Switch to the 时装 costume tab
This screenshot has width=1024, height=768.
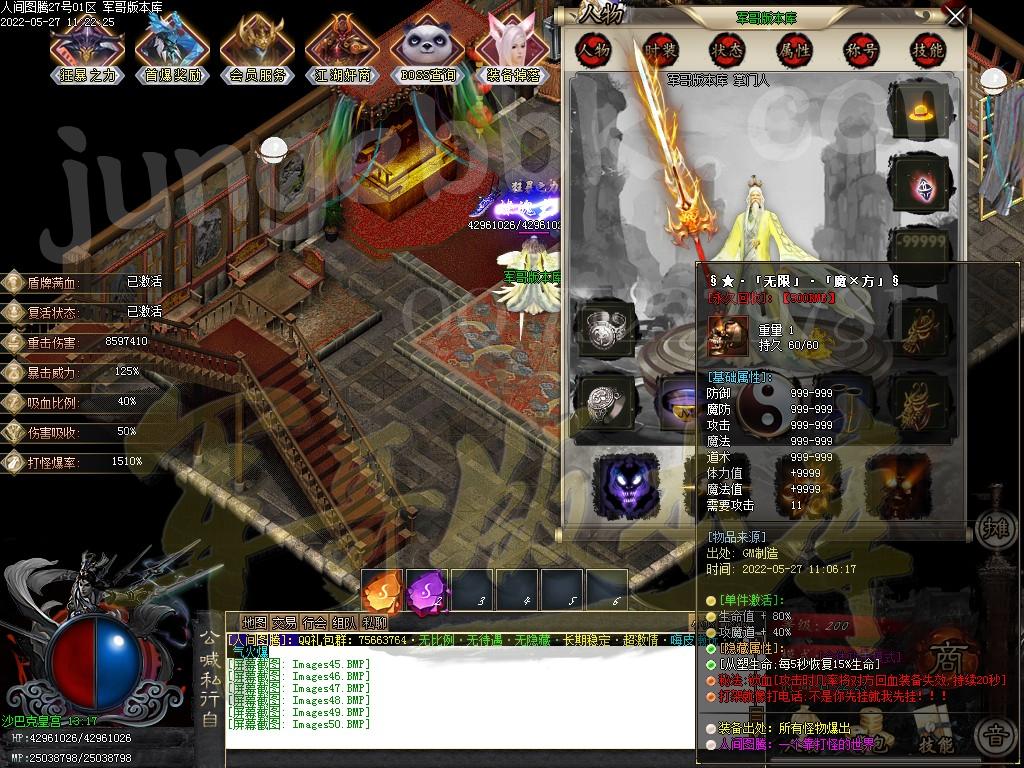659,49
